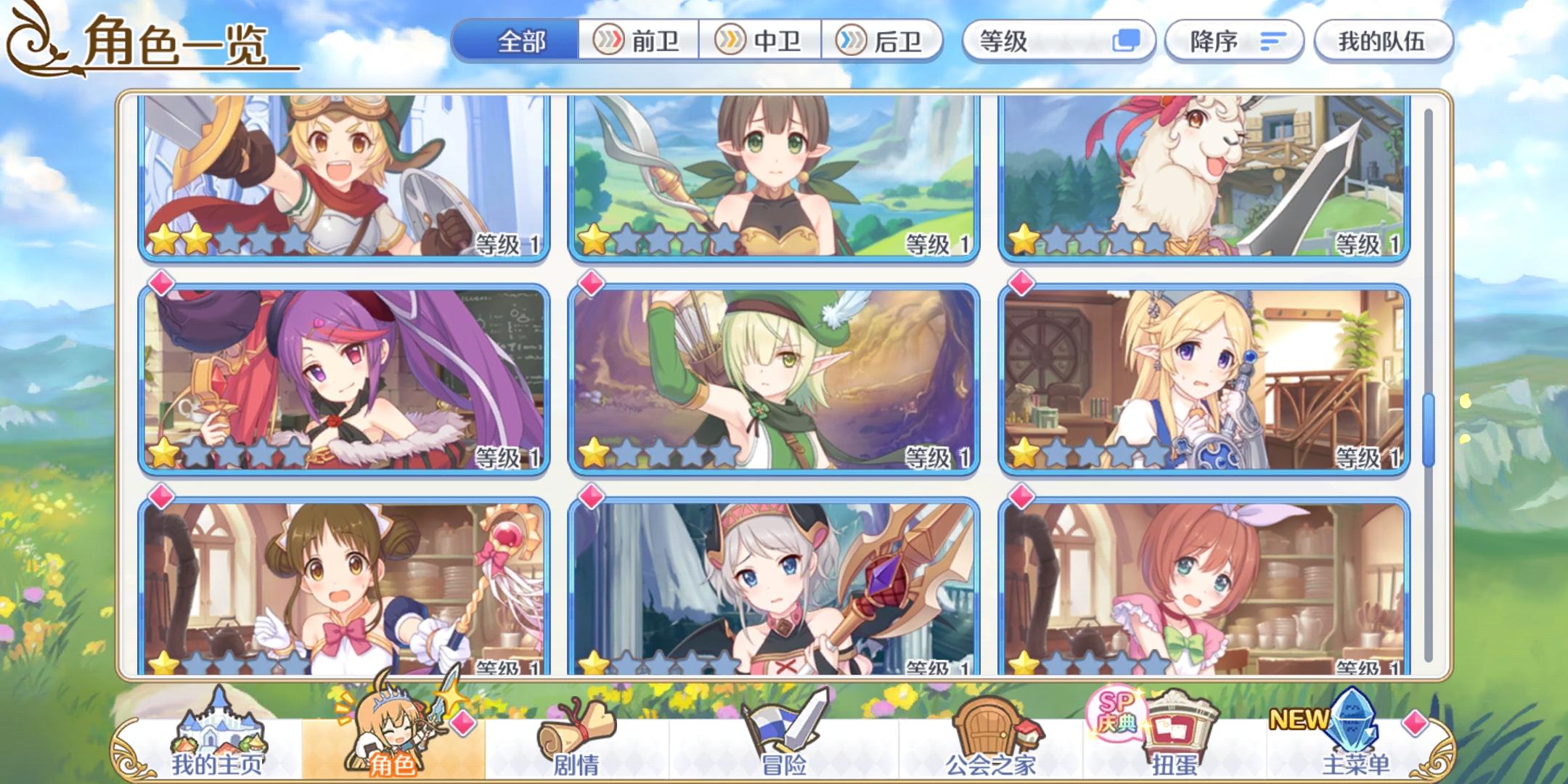Choose the 后卫 rearguard filter option
The width and height of the screenshot is (1568, 784).
pyautogui.click(x=882, y=41)
